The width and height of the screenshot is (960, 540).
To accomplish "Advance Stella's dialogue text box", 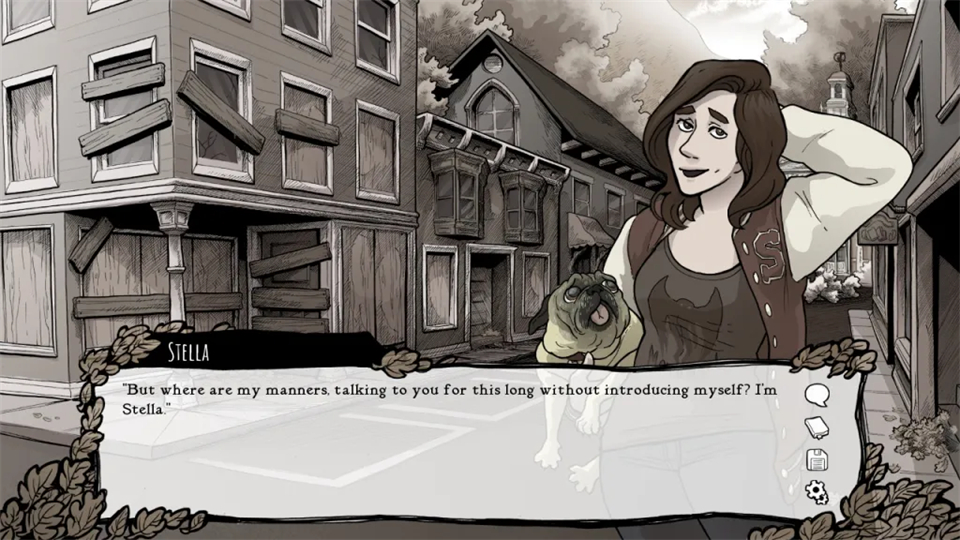I will pyautogui.click(x=450, y=450).
